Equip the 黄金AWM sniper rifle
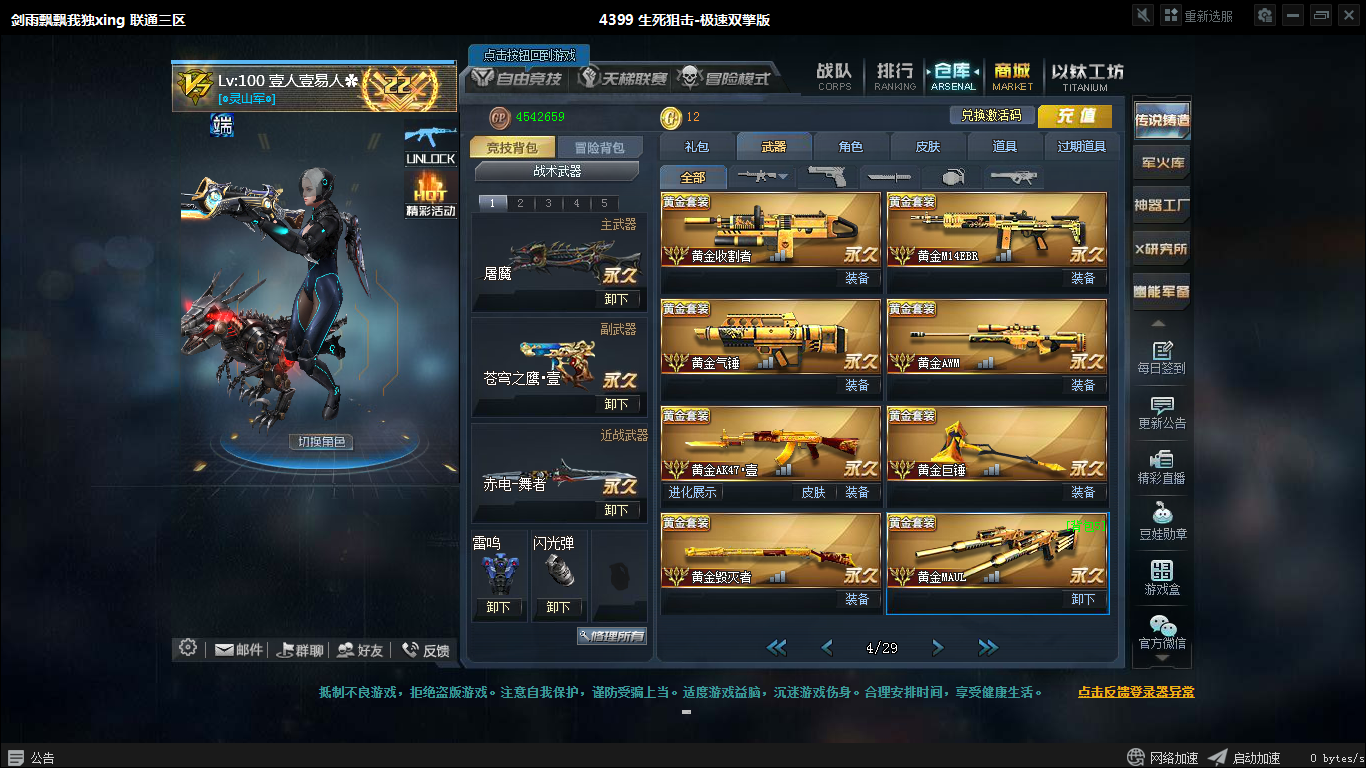The width and height of the screenshot is (1366, 768). 1083,385
